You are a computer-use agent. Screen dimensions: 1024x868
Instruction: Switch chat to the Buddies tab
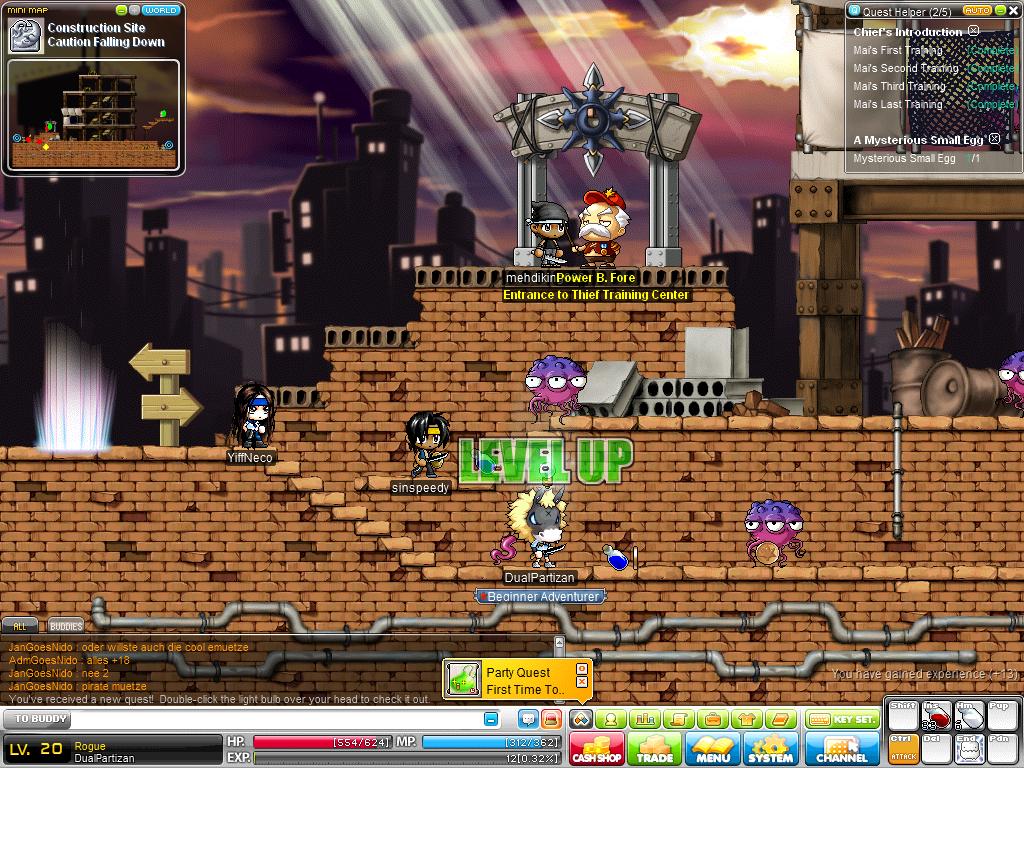pos(66,626)
